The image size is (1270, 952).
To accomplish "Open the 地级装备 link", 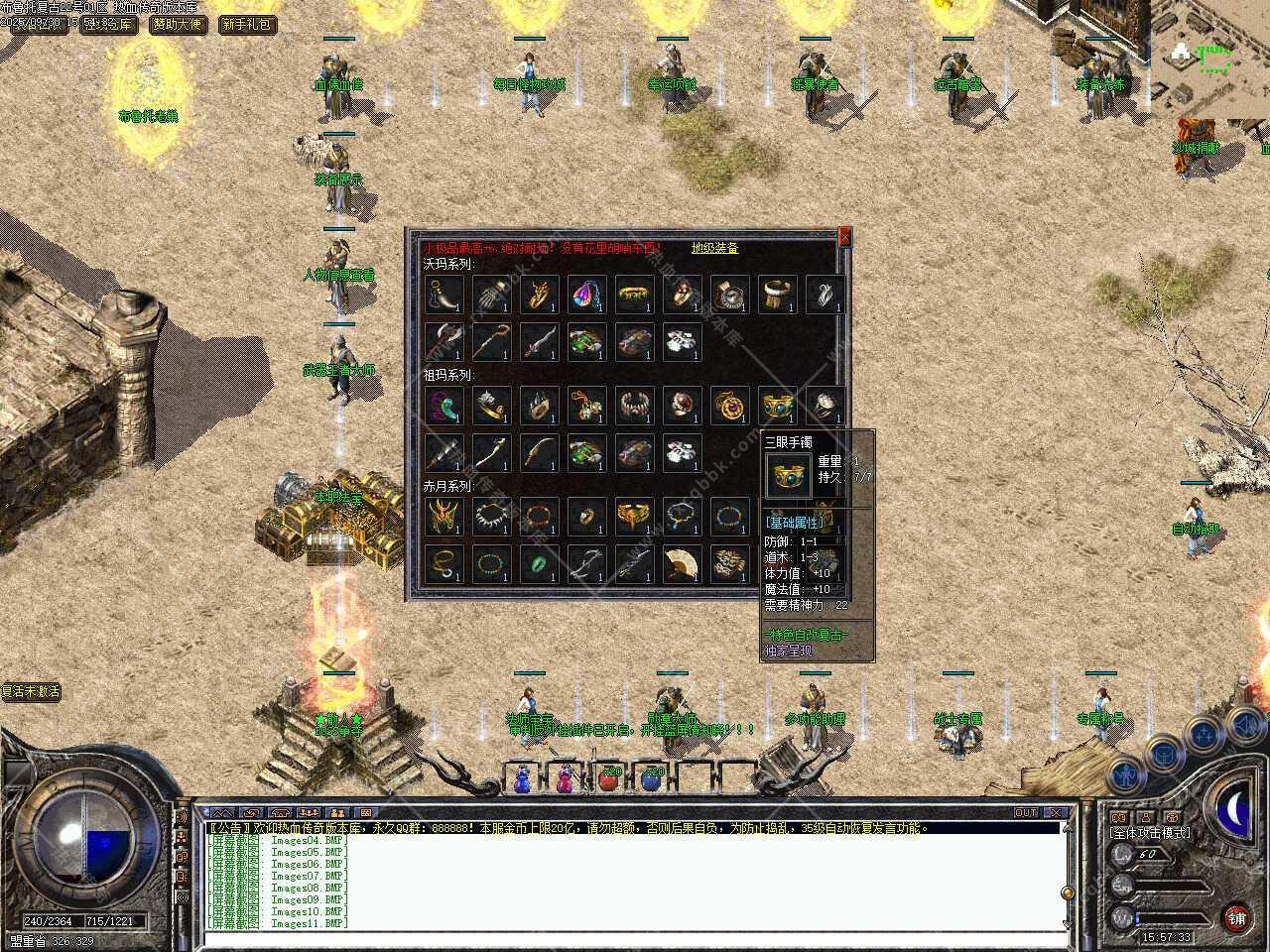I will click(x=714, y=248).
